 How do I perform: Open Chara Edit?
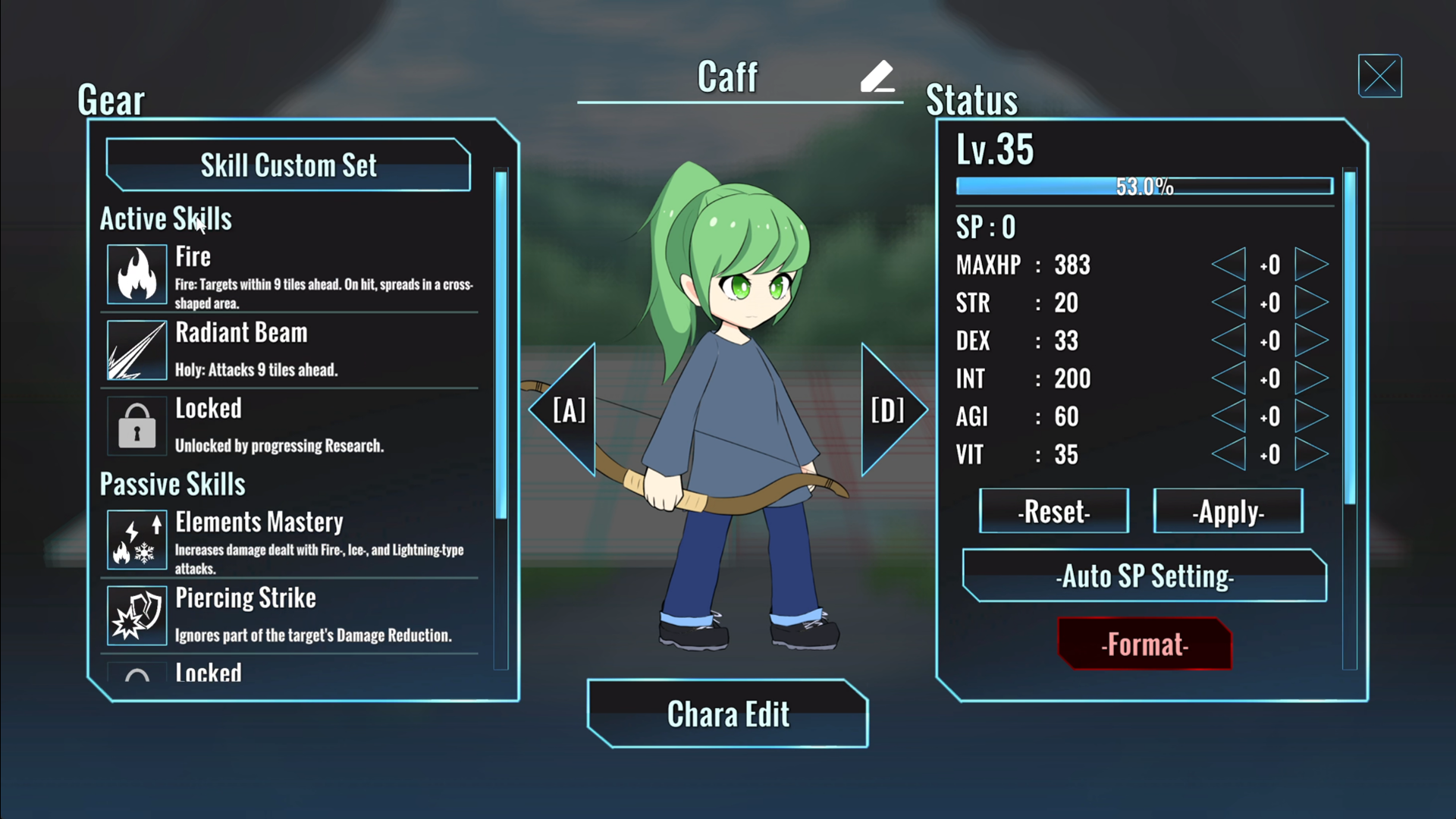tap(728, 714)
